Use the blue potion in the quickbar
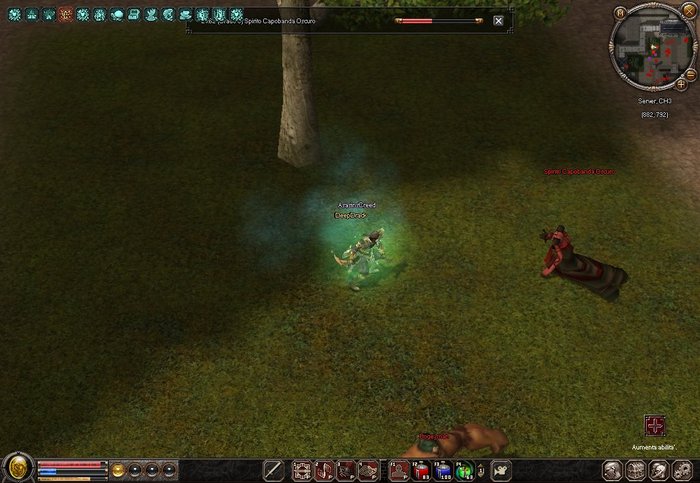This screenshot has height=483, width=700. pyautogui.click(x=442, y=470)
